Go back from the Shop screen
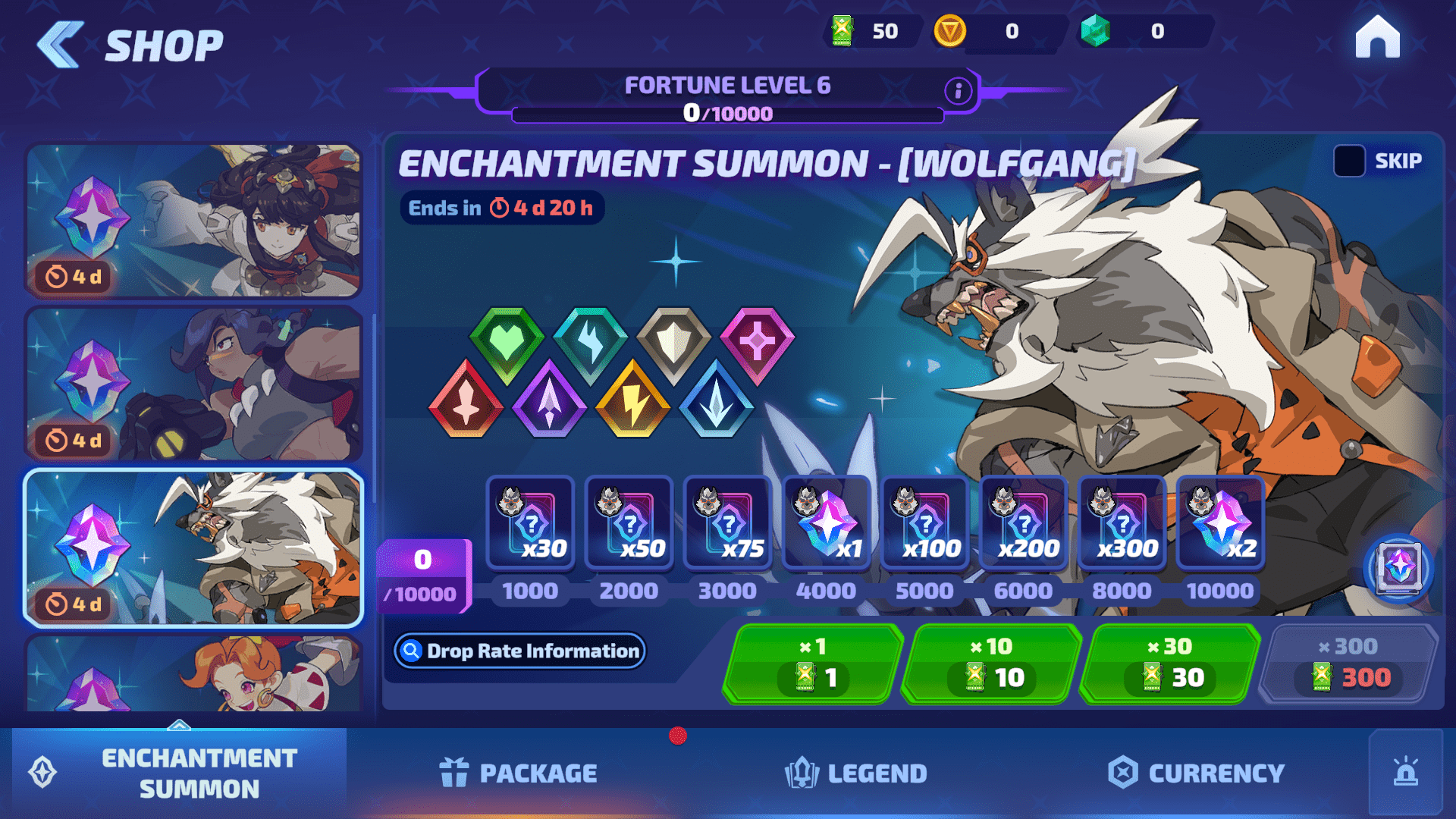The width and height of the screenshot is (1456, 819). [61, 45]
